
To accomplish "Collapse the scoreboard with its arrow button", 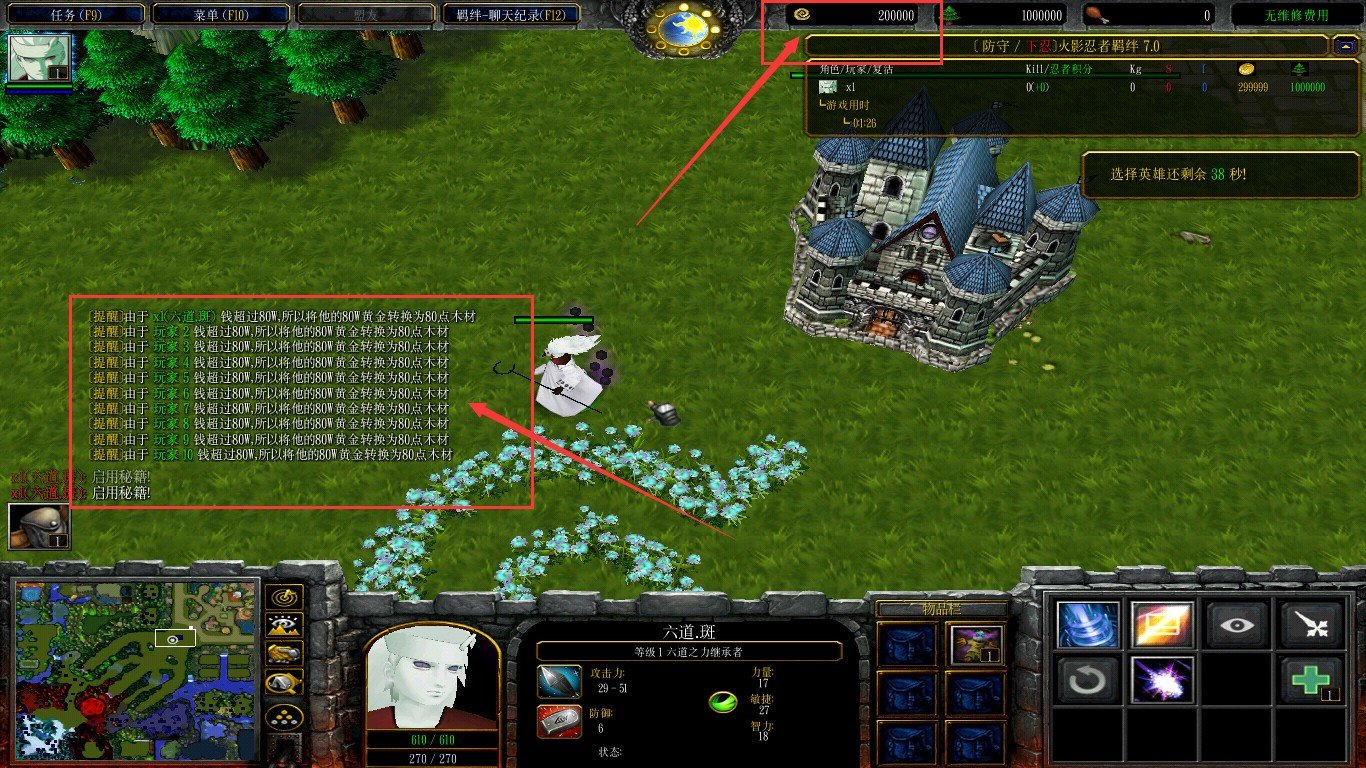I will click(1344, 45).
